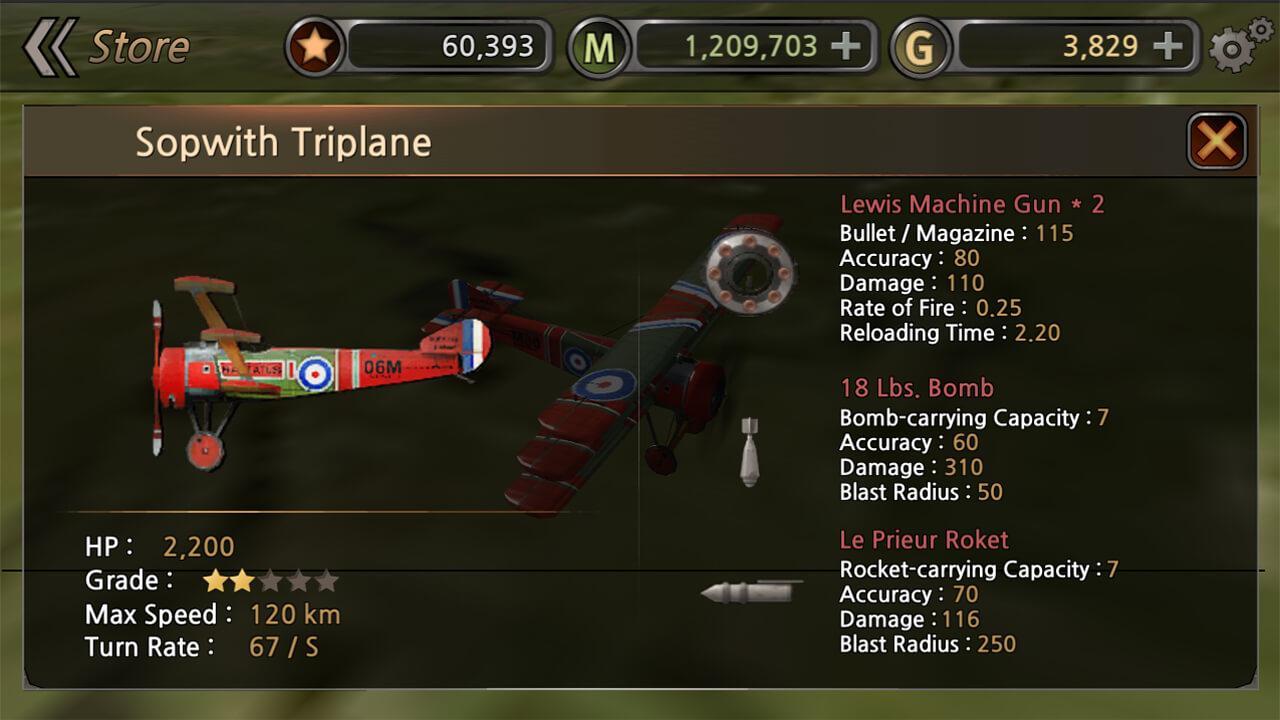Select the Sopwith Triplane title bar
This screenshot has width=1280, height=720.
(x=283, y=142)
